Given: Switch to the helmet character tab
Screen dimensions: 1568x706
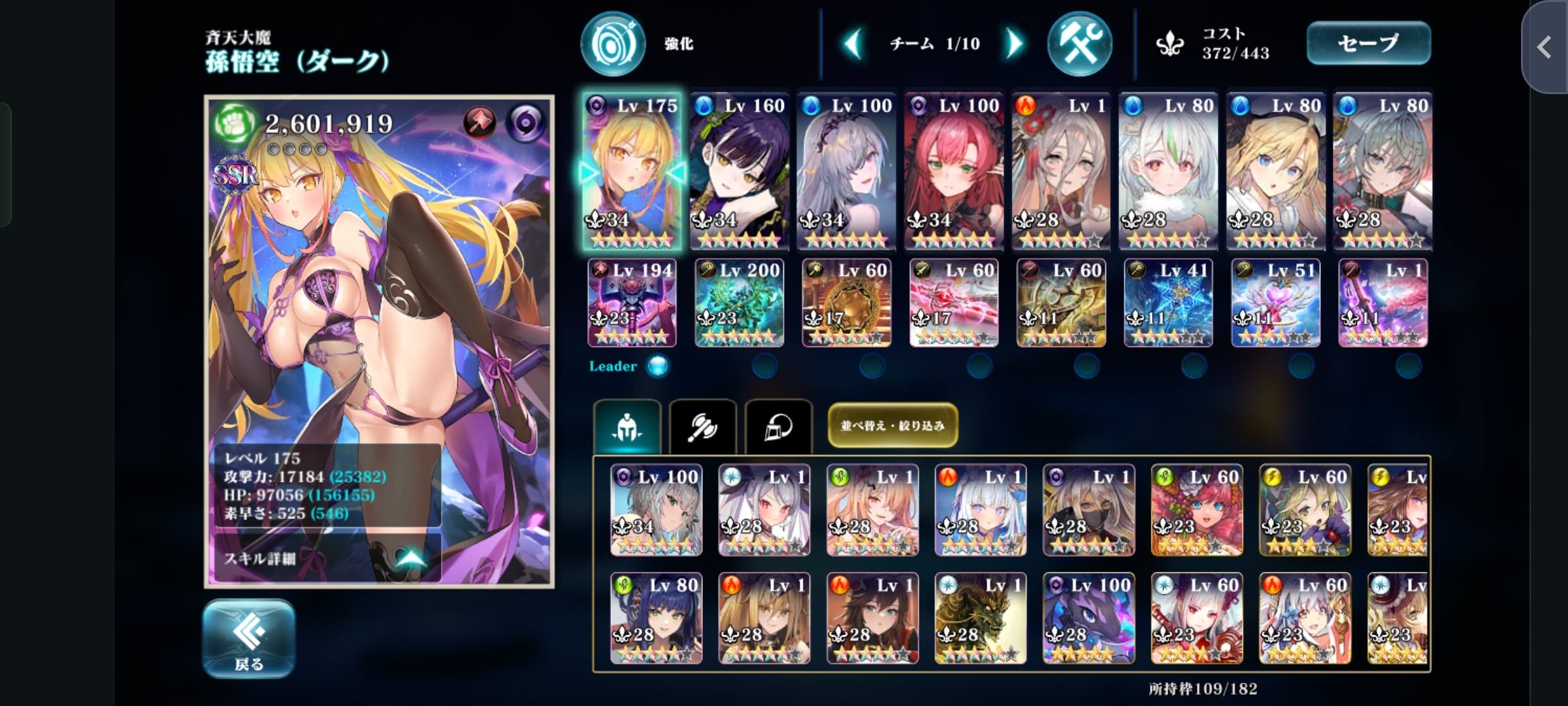Looking at the screenshot, I should pos(627,427).
